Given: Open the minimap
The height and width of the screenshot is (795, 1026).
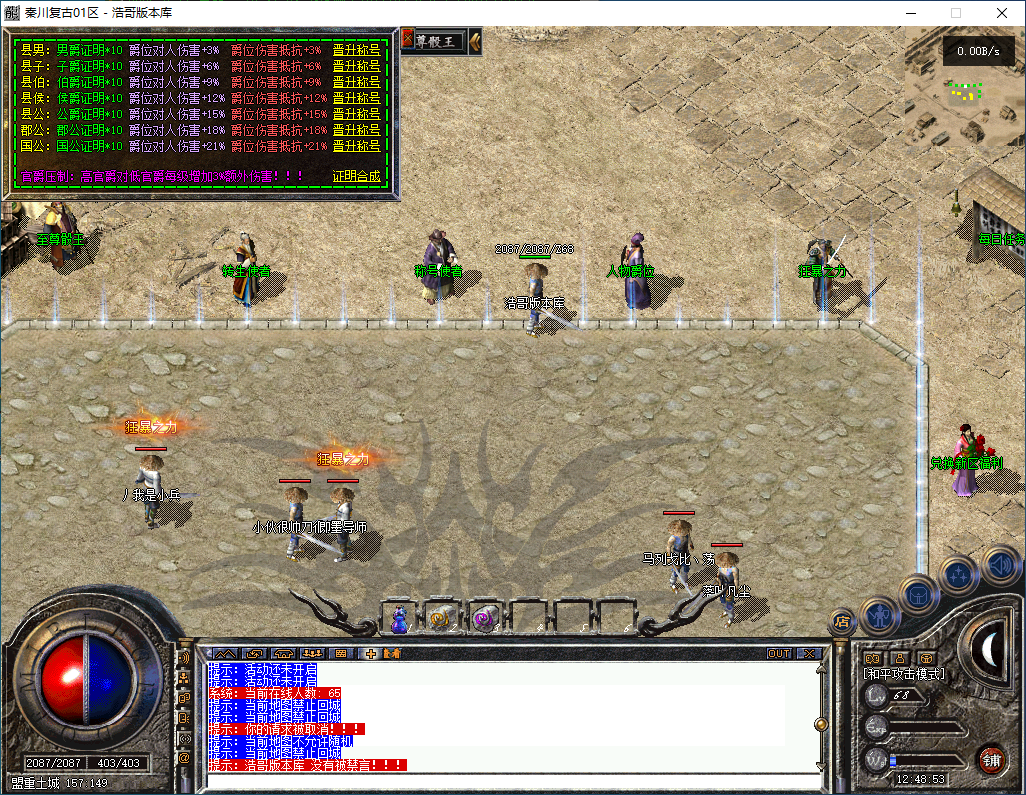Looking at the screenshot, I should (962, 85).
